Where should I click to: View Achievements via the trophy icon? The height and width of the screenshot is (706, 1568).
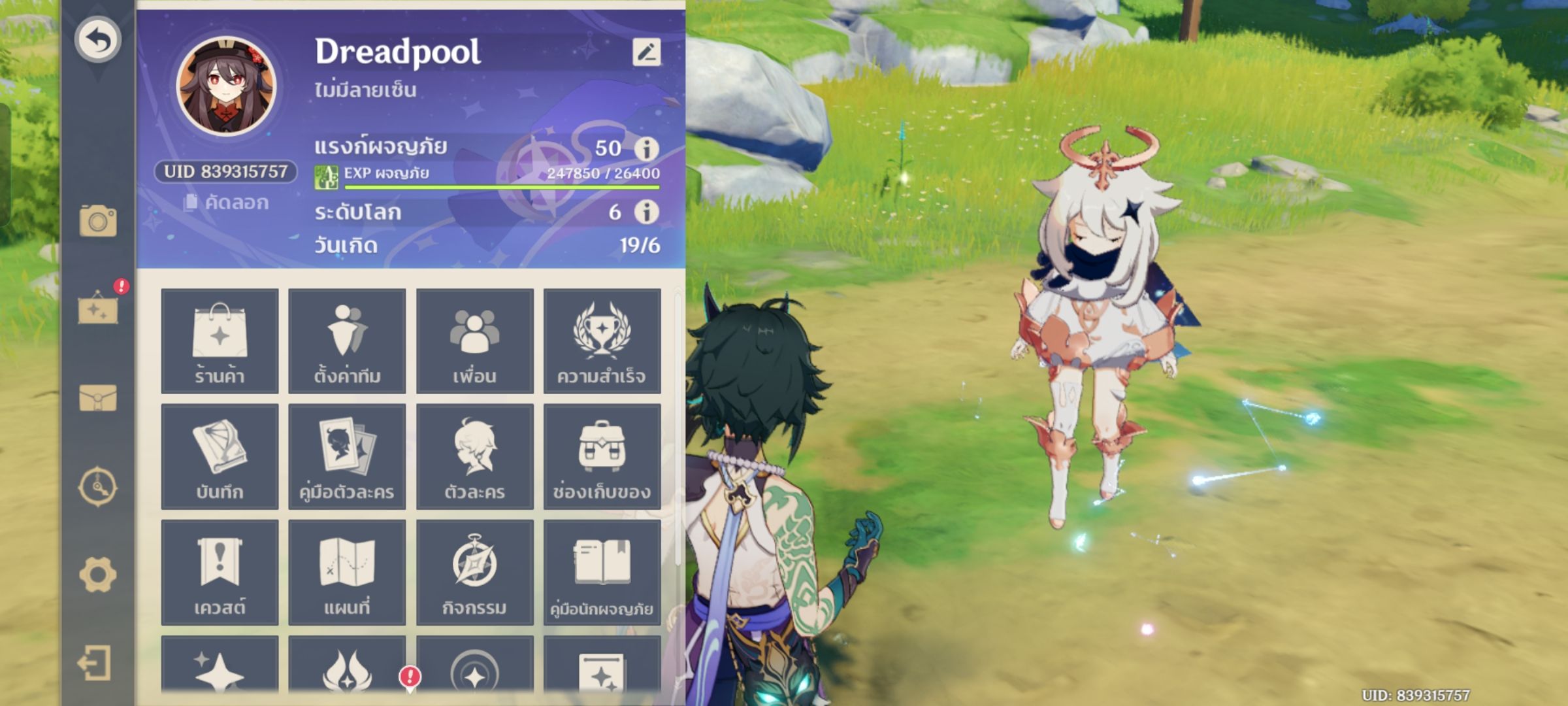tap(602, 343)
